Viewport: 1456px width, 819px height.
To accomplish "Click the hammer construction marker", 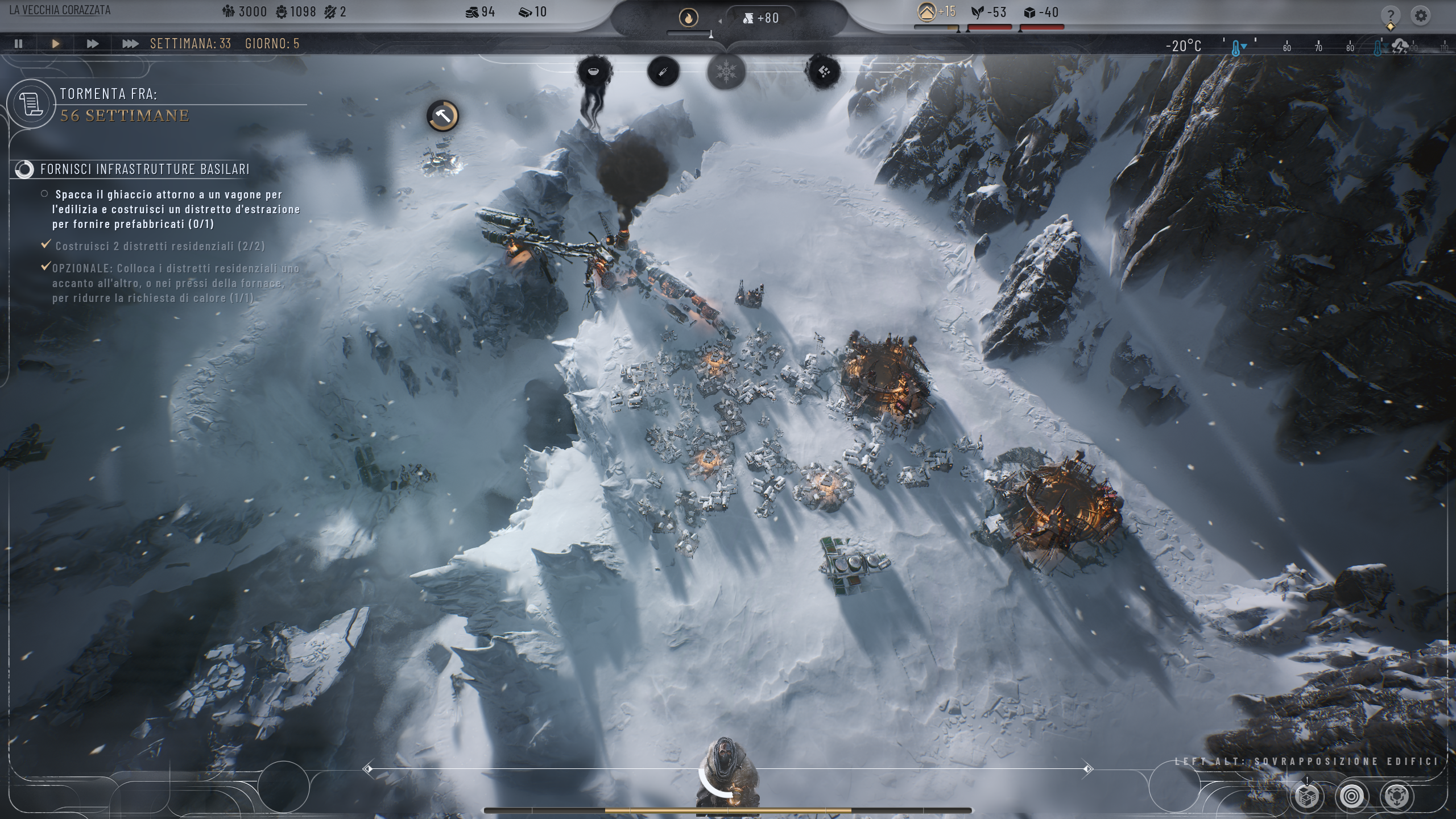I will (442, 116).
